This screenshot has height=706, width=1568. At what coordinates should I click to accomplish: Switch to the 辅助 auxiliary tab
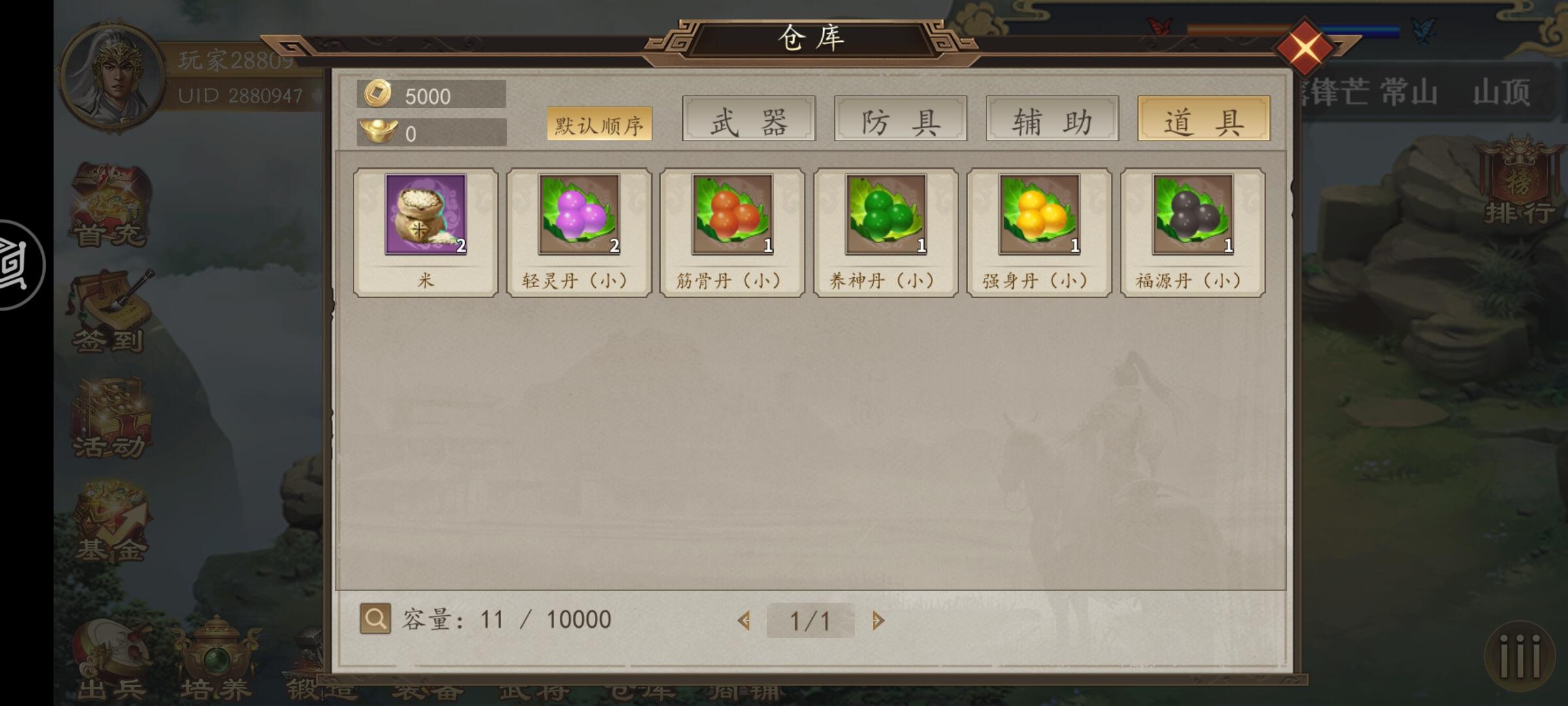coord(1052,120)
